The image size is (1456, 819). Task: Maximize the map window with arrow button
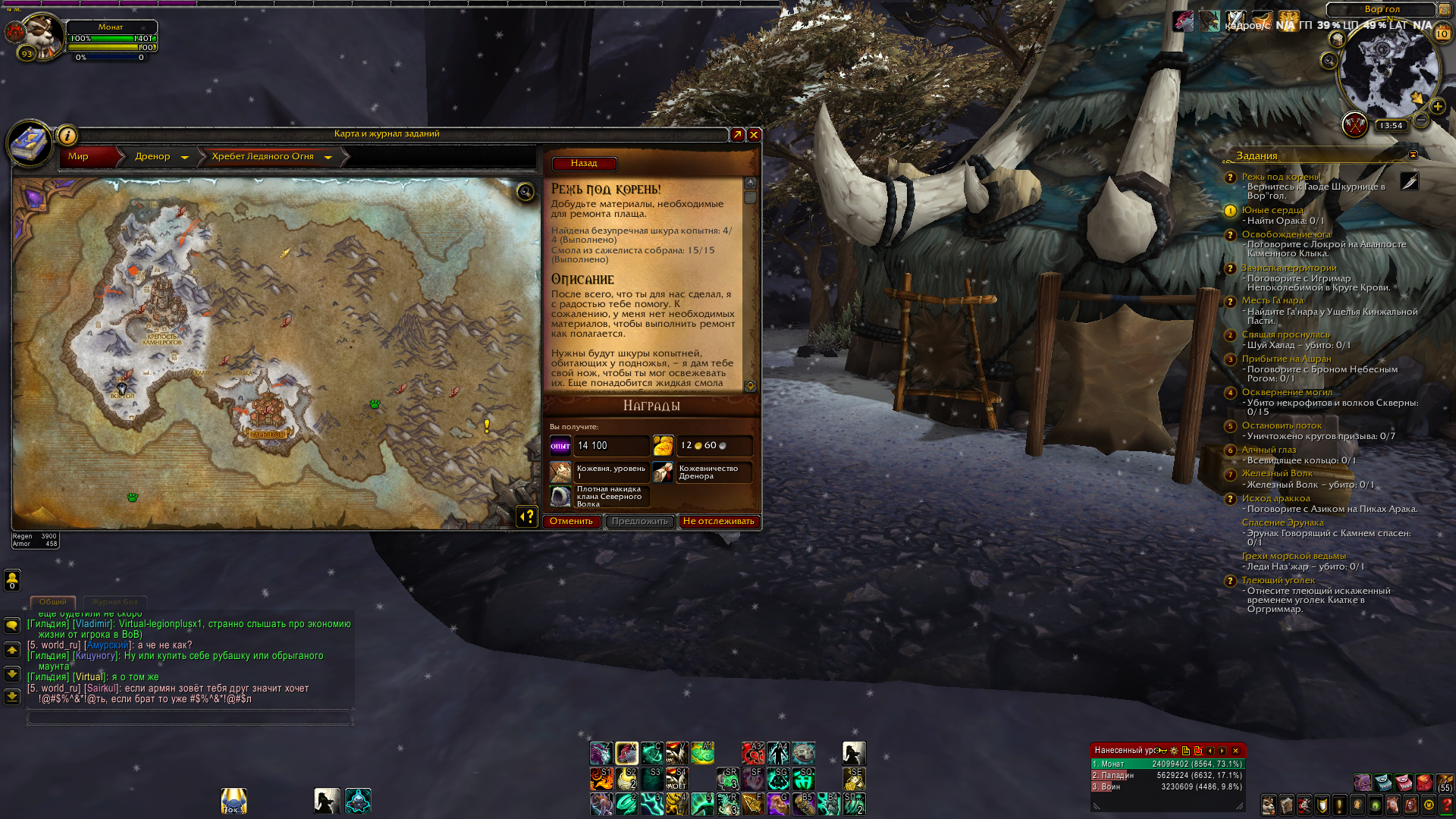tap(737, 135)
